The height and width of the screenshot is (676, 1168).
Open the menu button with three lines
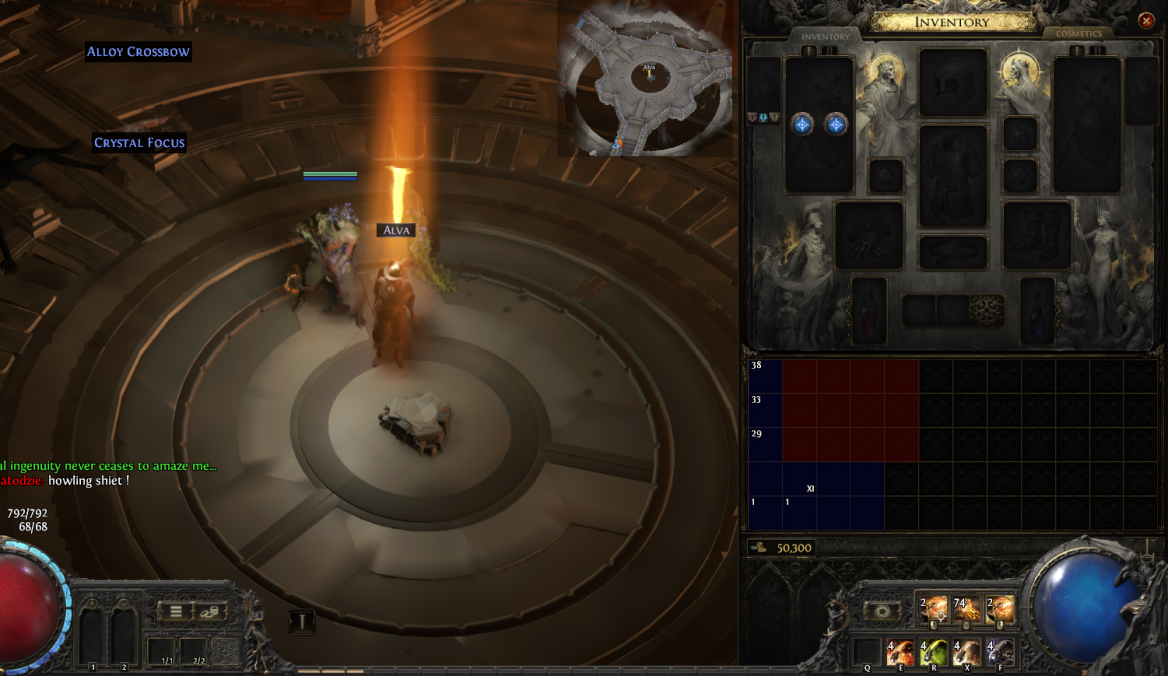176,611
